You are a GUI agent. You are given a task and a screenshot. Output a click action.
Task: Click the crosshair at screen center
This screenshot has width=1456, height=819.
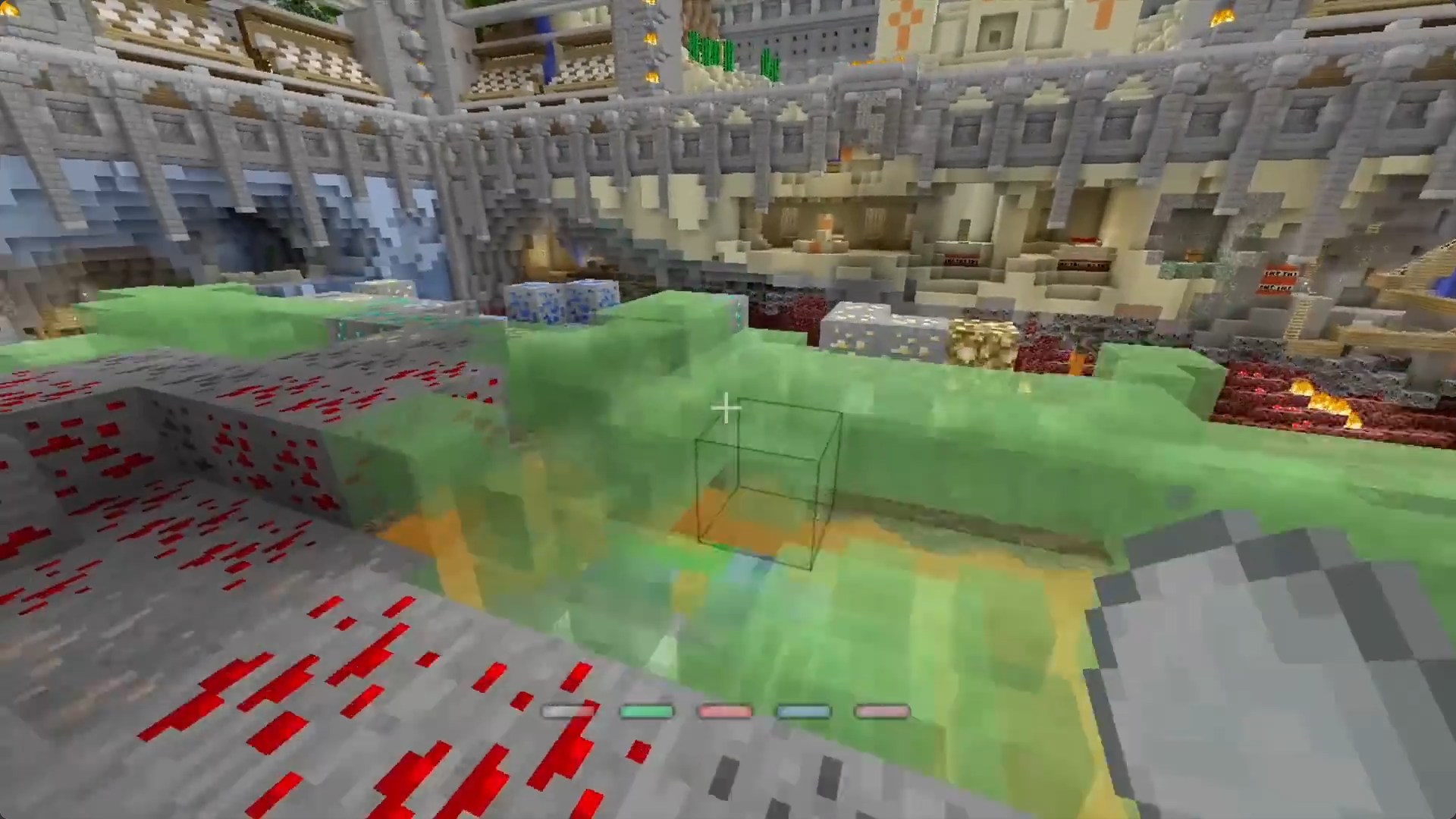(726, 409)
